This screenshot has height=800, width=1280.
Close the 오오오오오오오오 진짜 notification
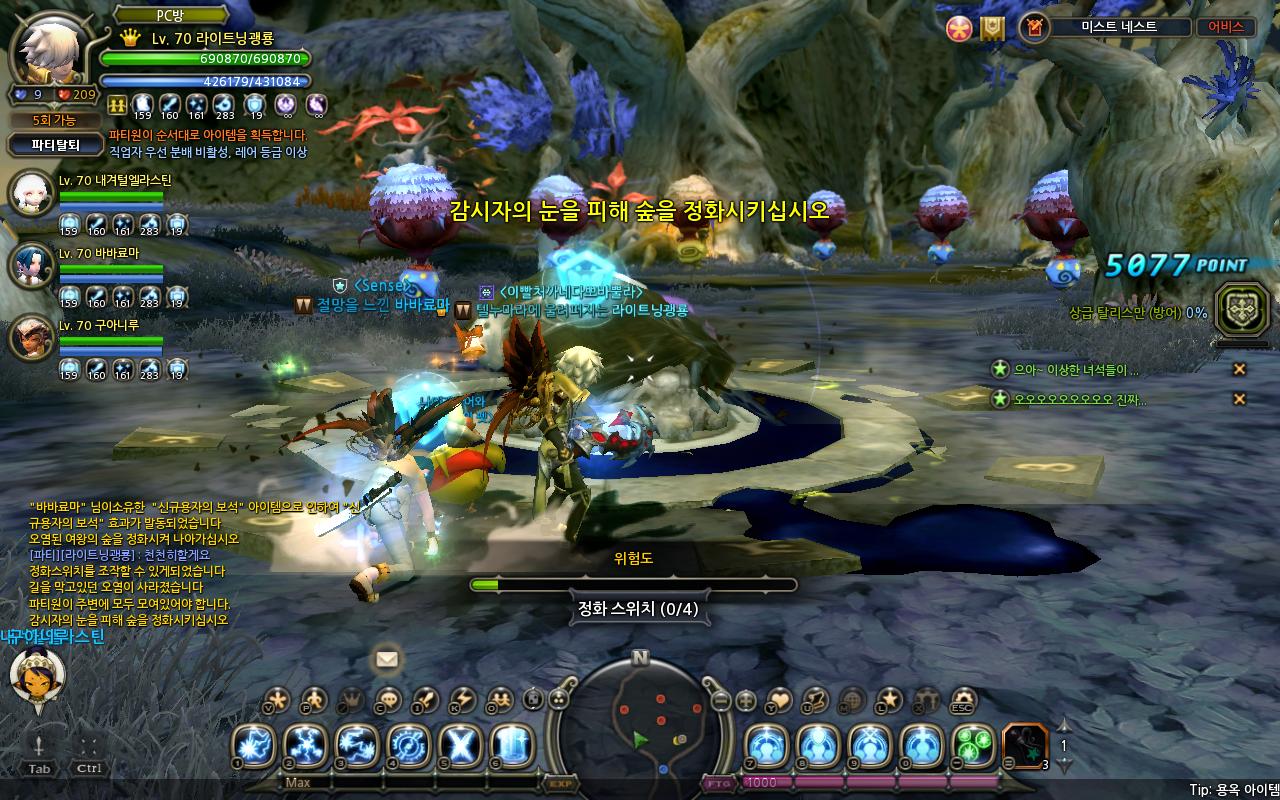pyautogui.click(x=1239, y=399)
